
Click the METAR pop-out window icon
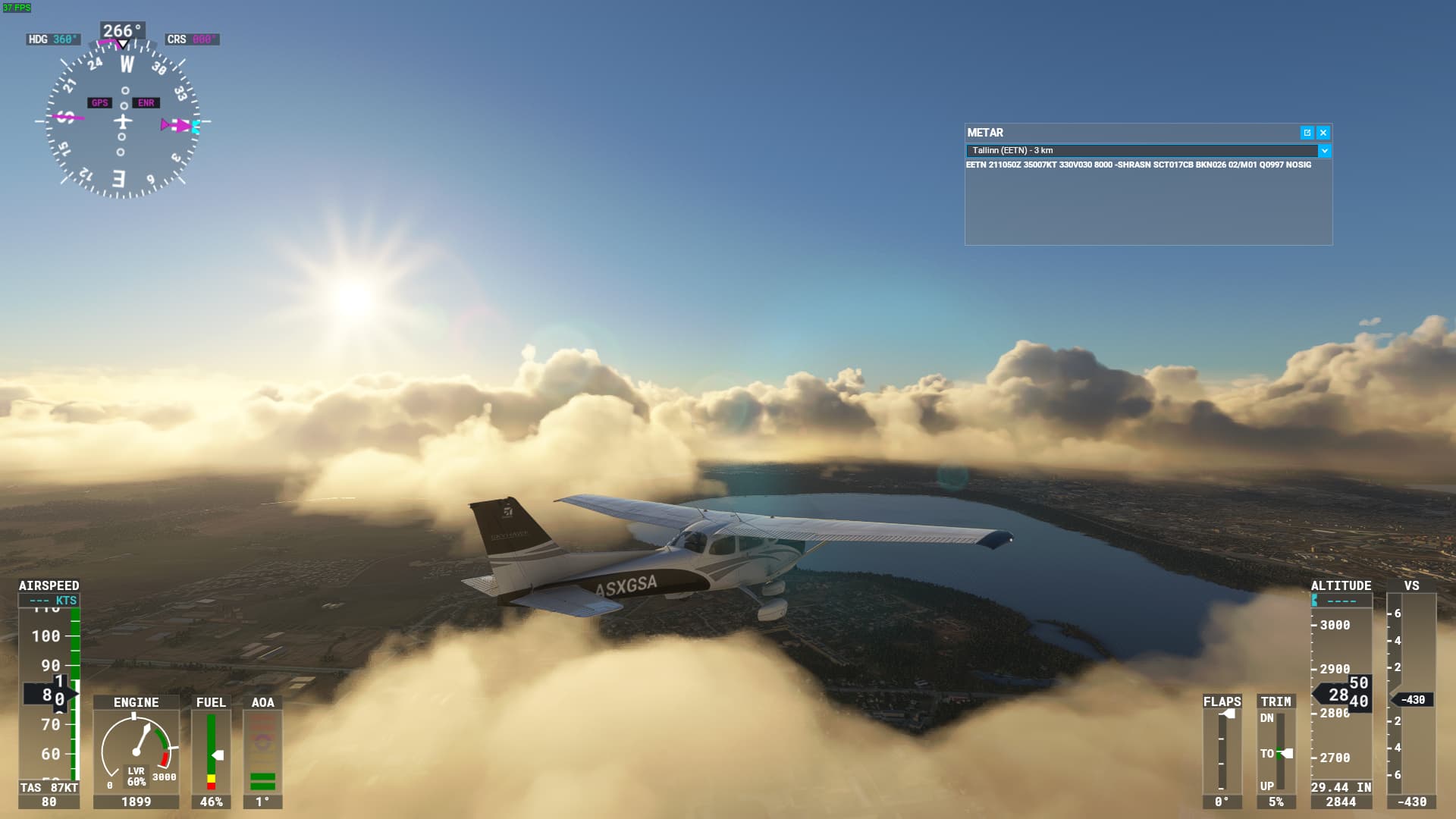pyautogui.click(x=1307, y=133)
